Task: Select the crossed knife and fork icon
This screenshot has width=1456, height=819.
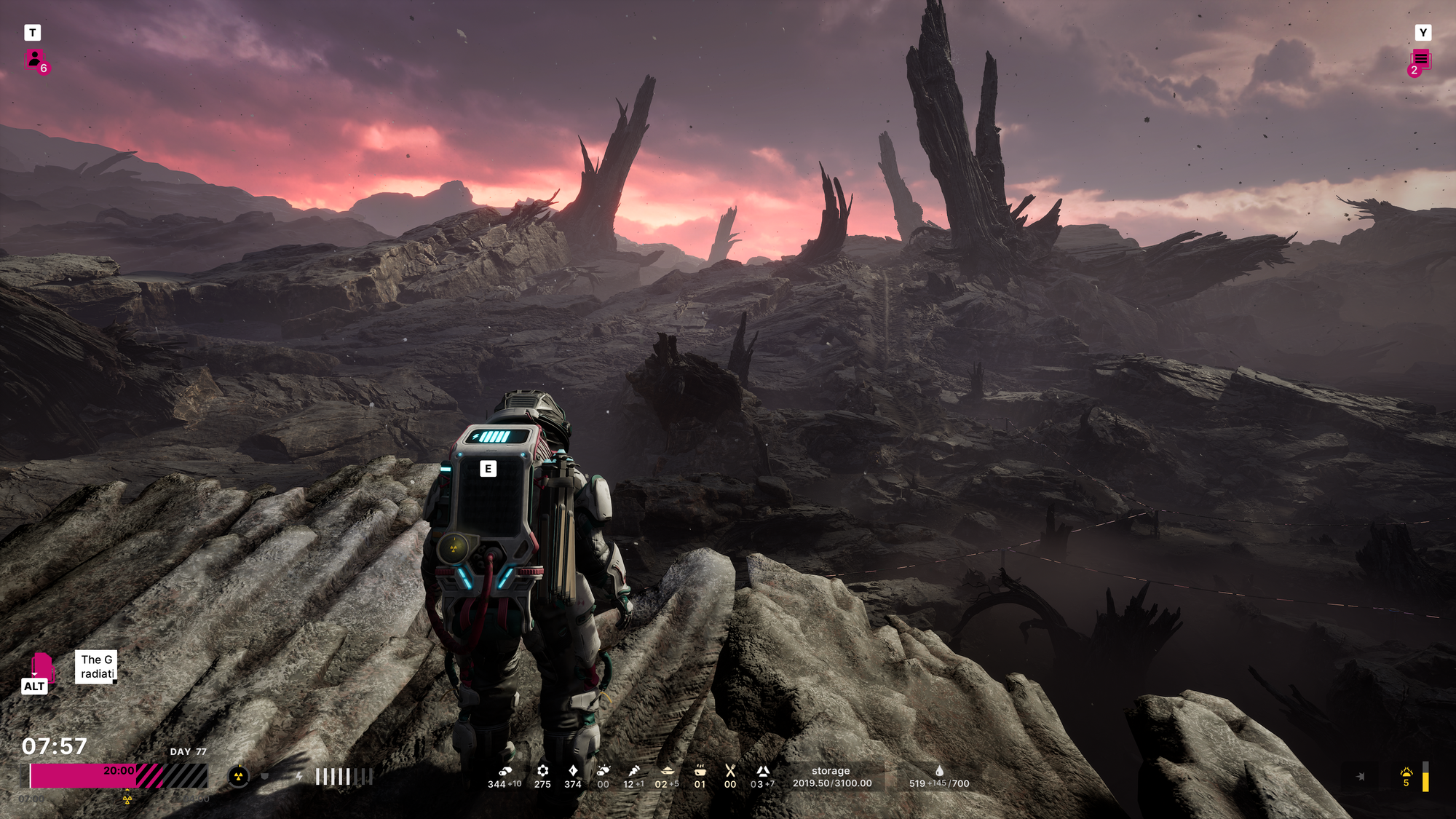Action: pos(730,771)
